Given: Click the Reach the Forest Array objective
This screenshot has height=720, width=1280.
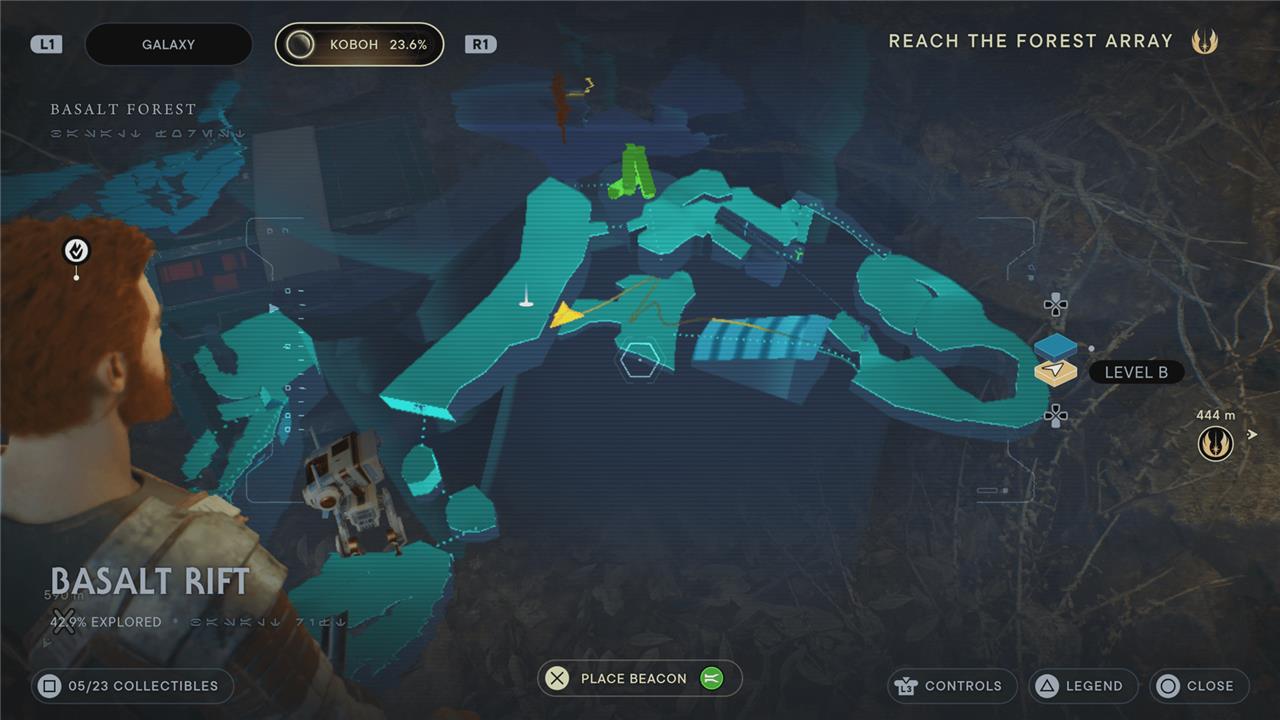Looking at the screenshot, I should 1030,41.
